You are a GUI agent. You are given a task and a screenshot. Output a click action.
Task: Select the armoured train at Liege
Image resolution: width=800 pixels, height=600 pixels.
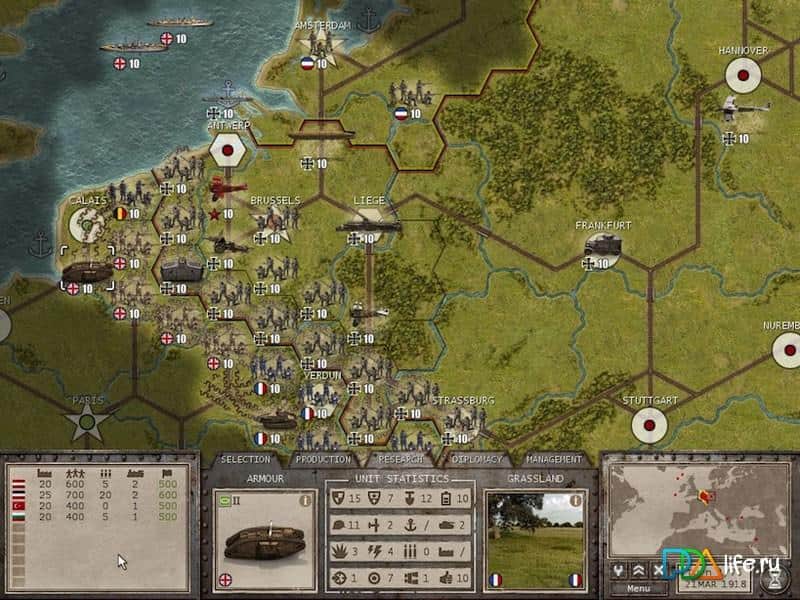coord(367,228)
